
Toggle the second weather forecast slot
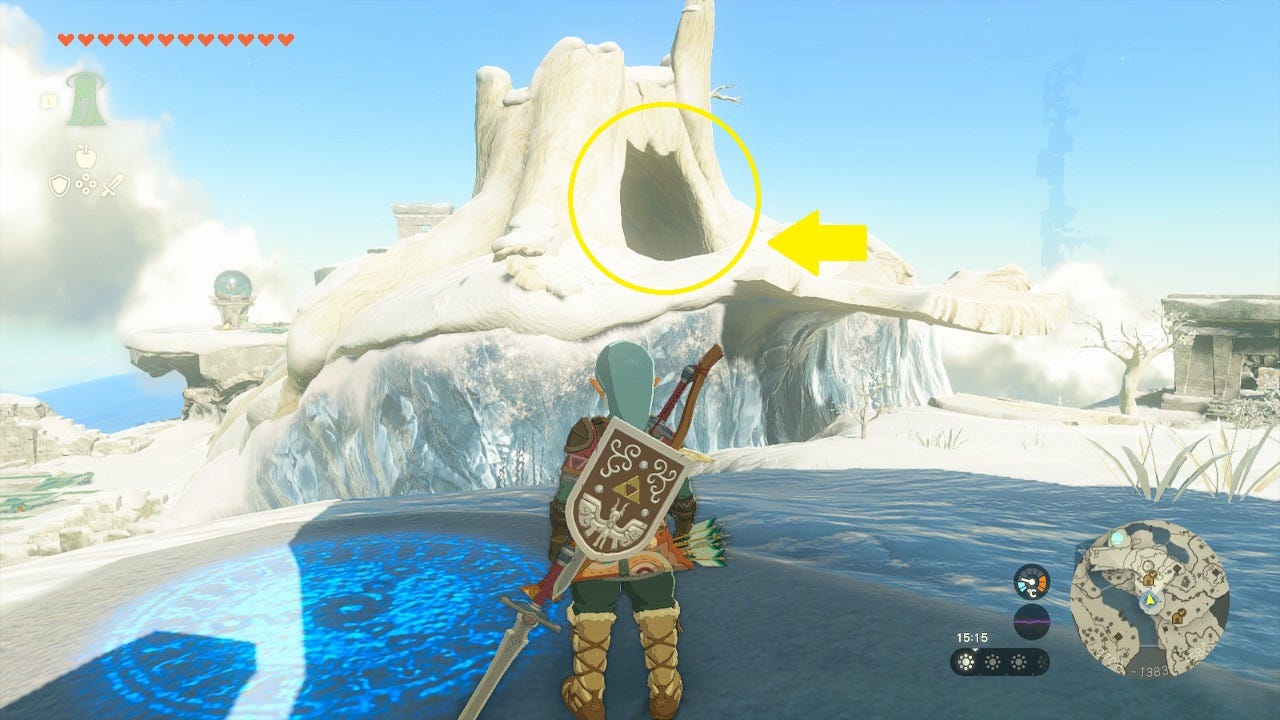(992, 662)
